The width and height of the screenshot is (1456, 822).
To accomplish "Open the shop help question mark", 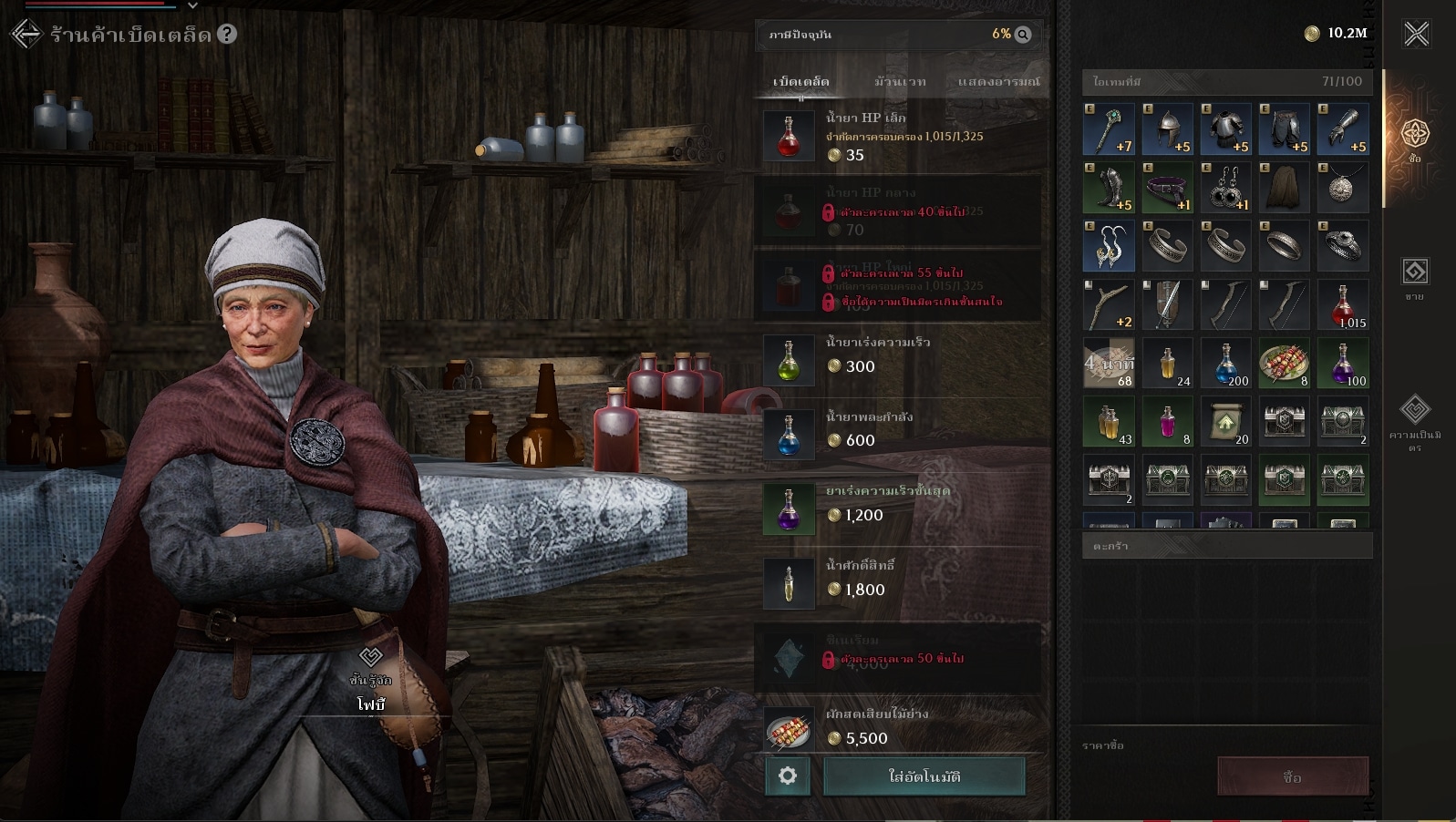I will [x=227, y=35].
